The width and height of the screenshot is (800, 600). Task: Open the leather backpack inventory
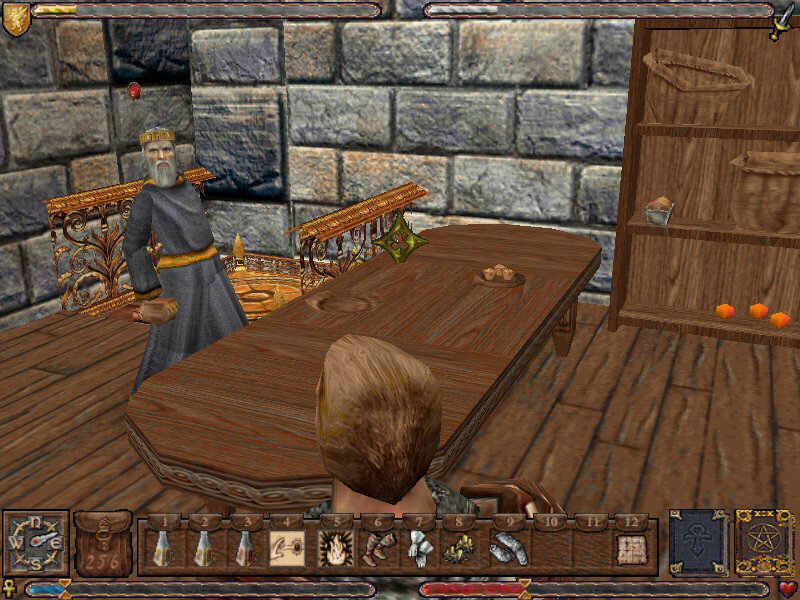tap(103, 543)
